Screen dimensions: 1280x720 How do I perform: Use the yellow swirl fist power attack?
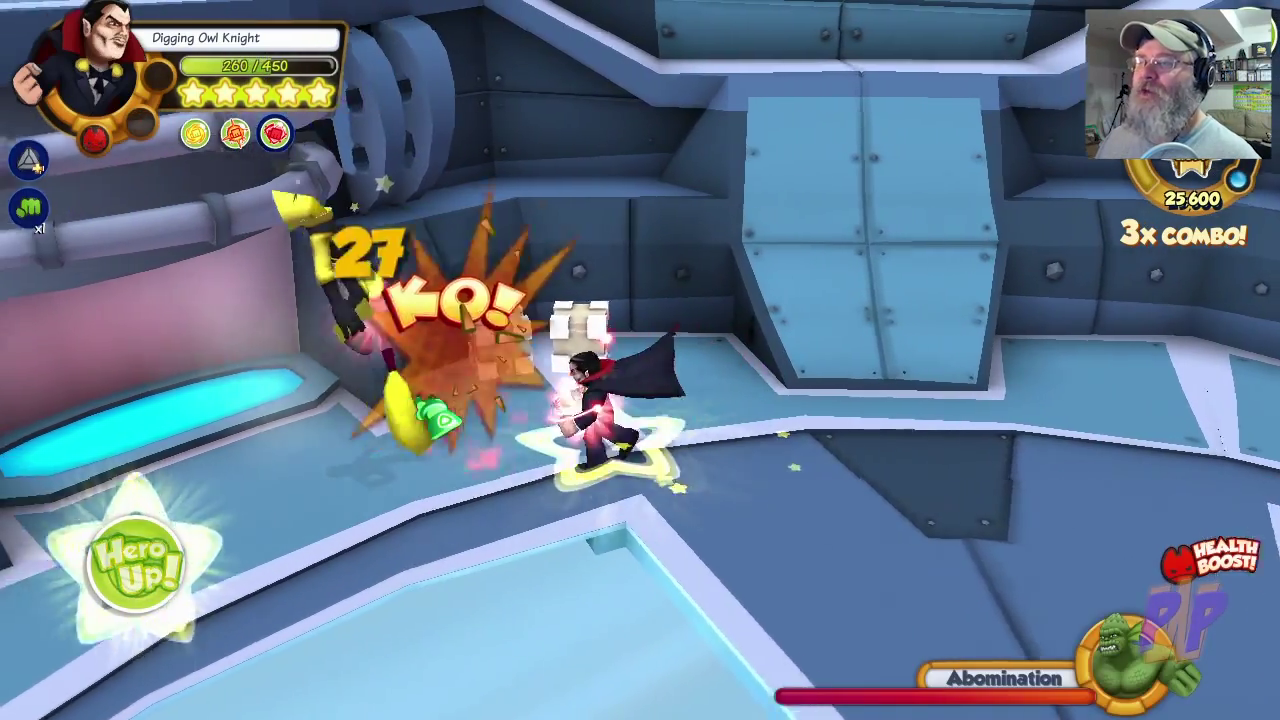click(x=195, y=133)
